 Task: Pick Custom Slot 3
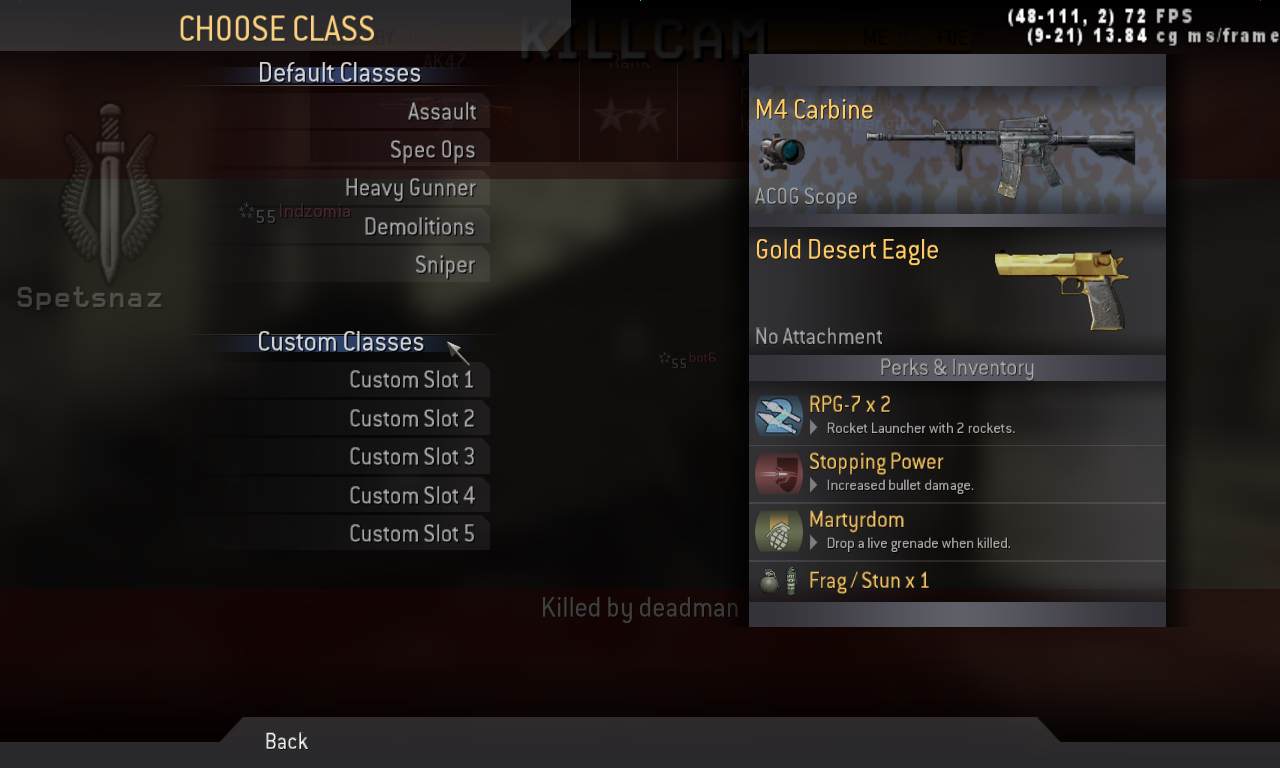[x=411, y=457]
